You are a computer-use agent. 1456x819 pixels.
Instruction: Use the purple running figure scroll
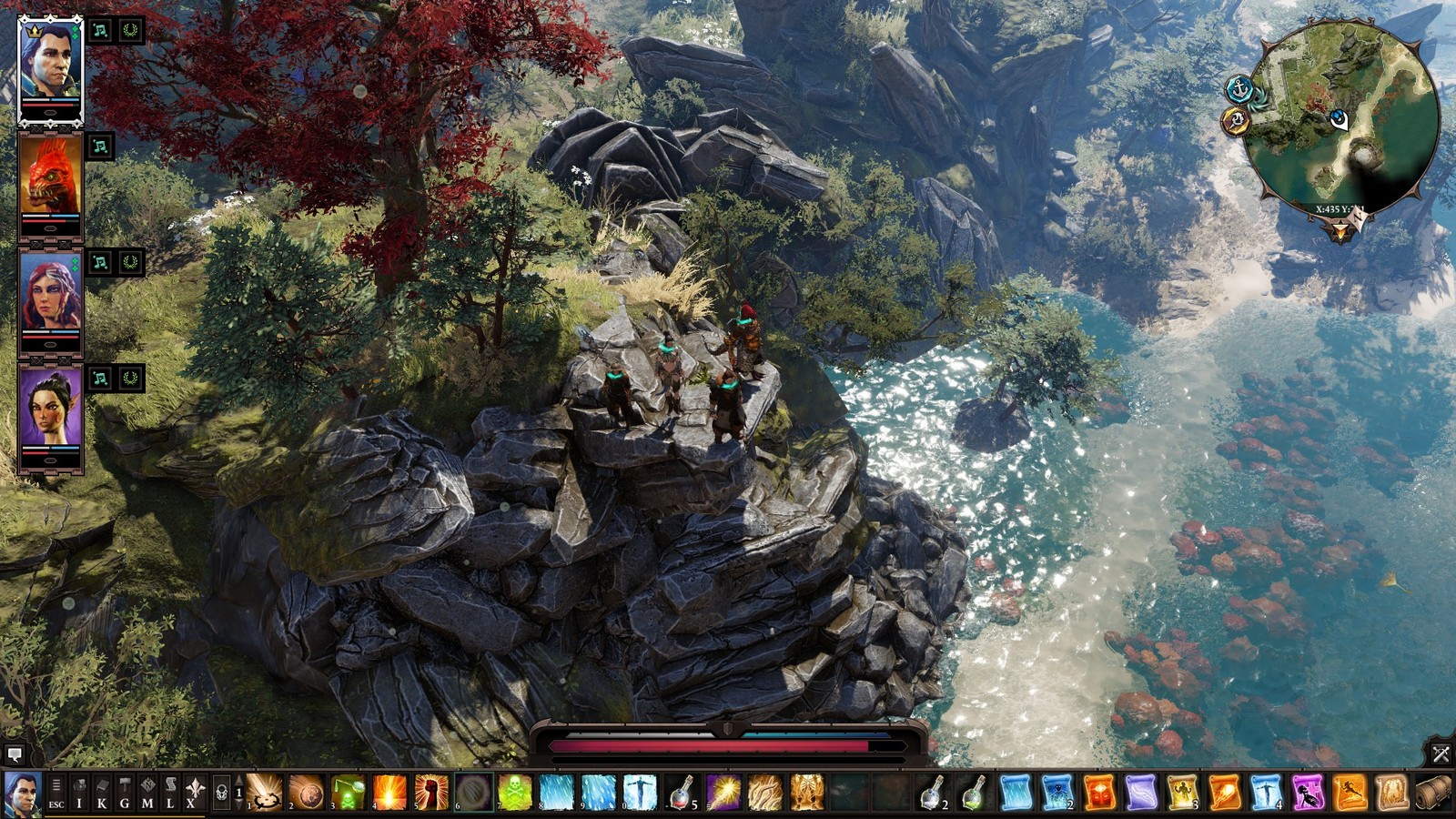(x=1308, y=793)
